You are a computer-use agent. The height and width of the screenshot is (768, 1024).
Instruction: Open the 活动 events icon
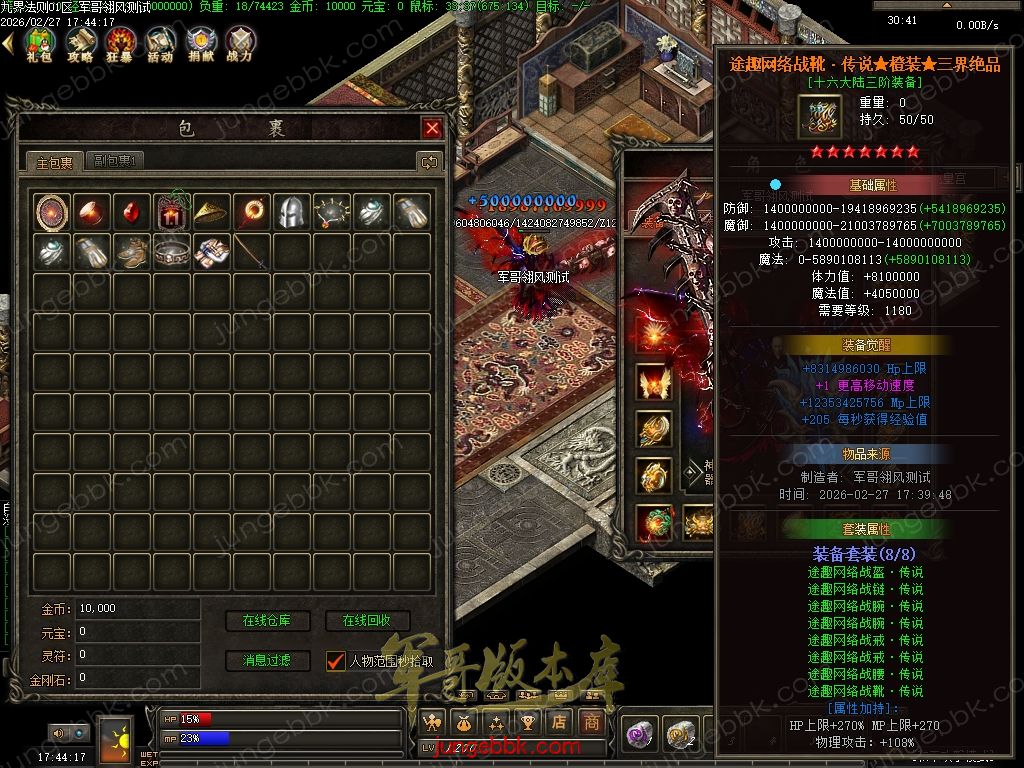[160, 42]
